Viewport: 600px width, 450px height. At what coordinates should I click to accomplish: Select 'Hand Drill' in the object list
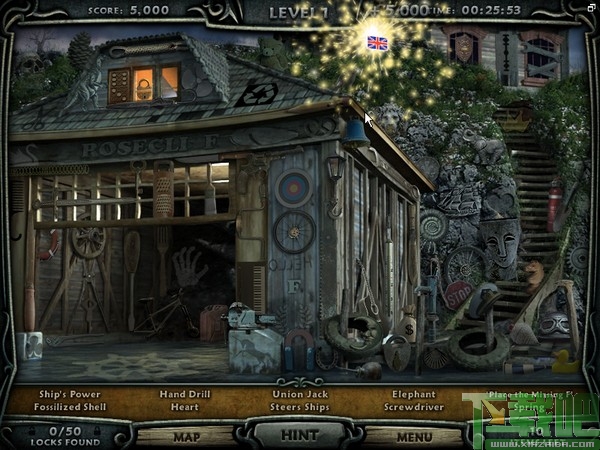coord(185,394)
